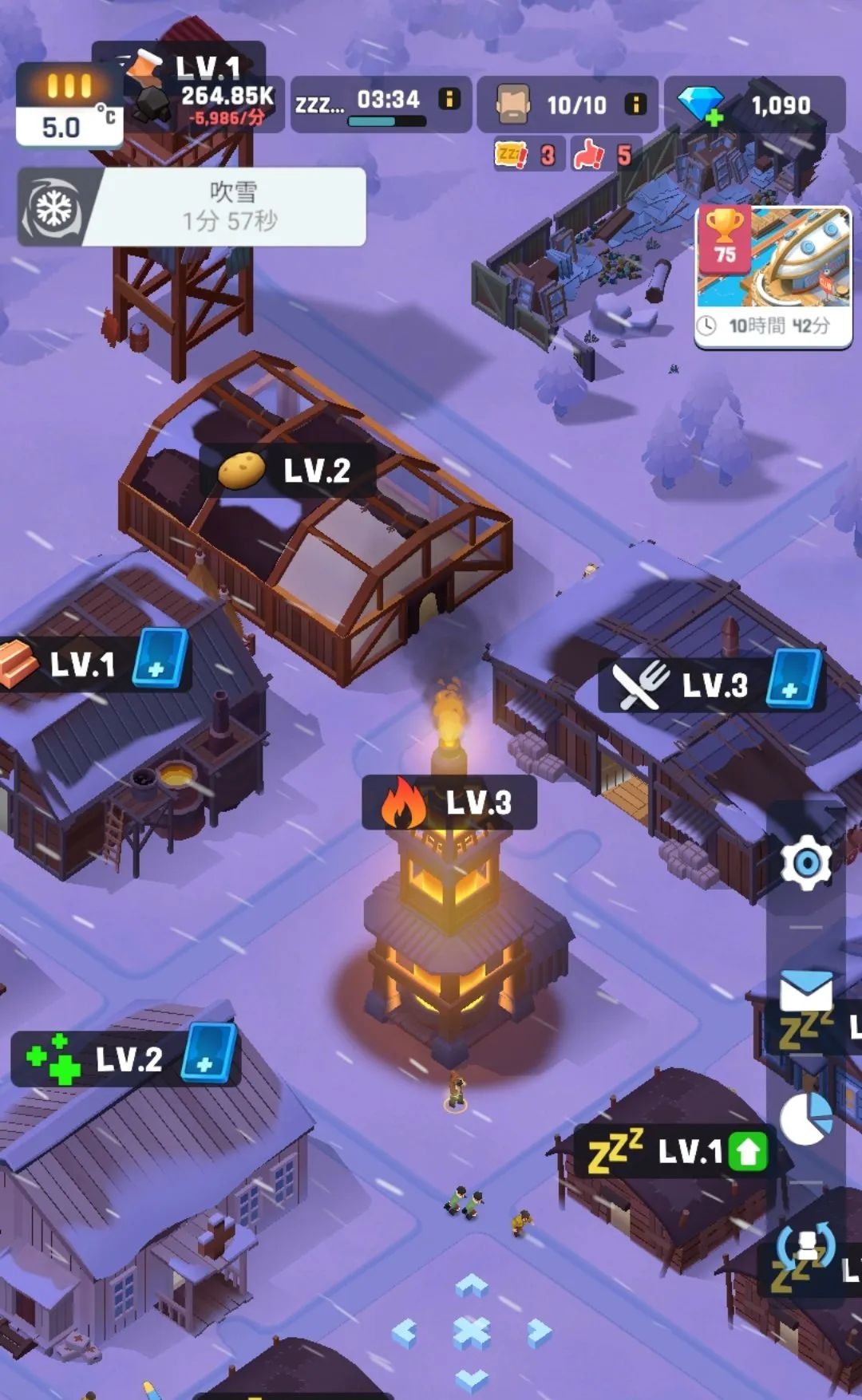The image size is (862, 1400).
Task: Open the settings gear
Action: (806, 862)
